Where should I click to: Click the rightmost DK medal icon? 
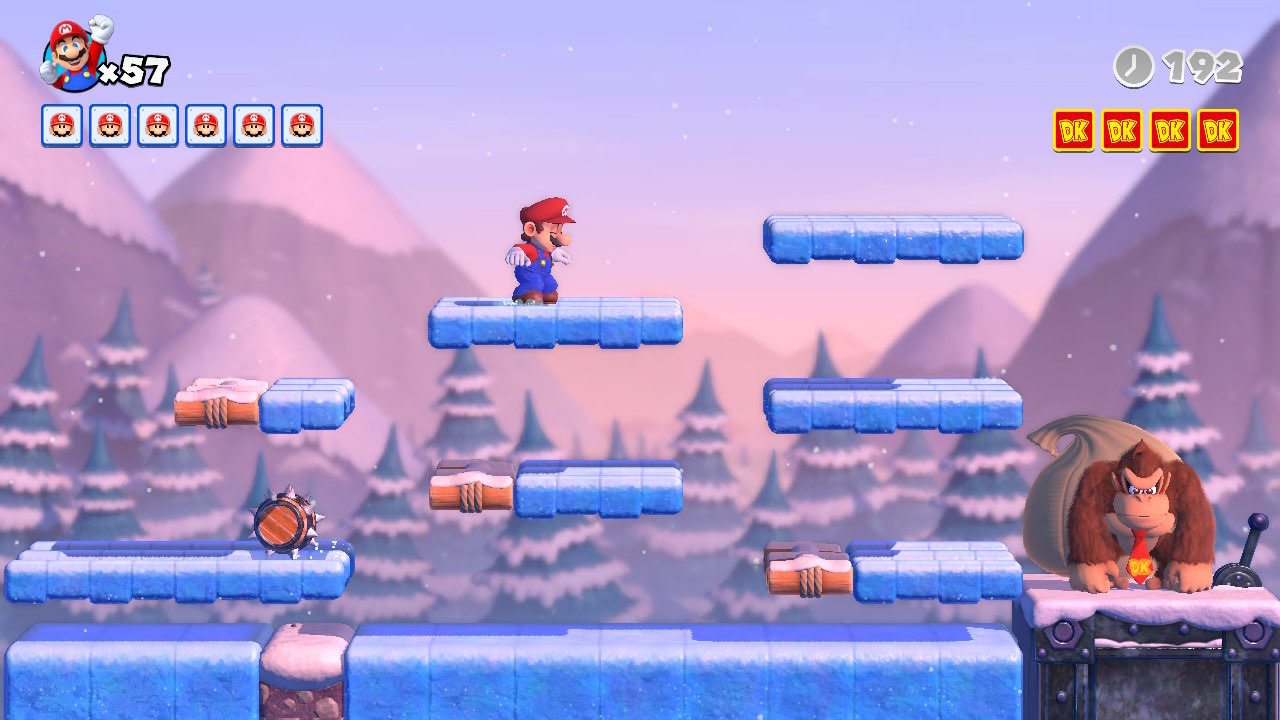[x=1218, y=130]
